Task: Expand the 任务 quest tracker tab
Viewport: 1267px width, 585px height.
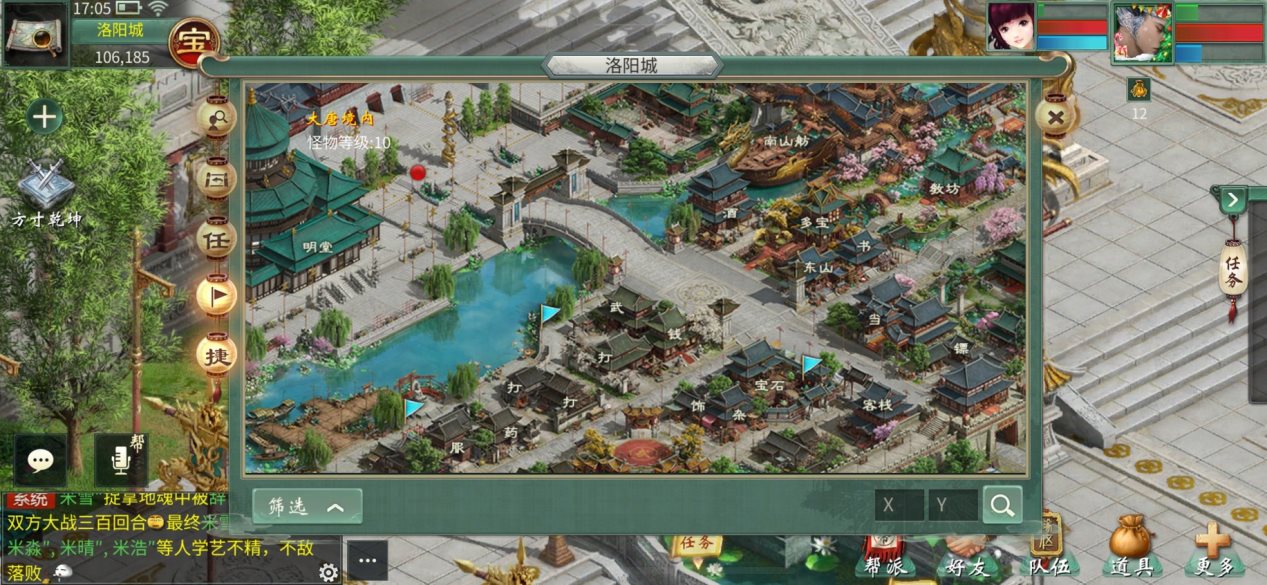Action: pyautogui.click(x=1233, y=270)
